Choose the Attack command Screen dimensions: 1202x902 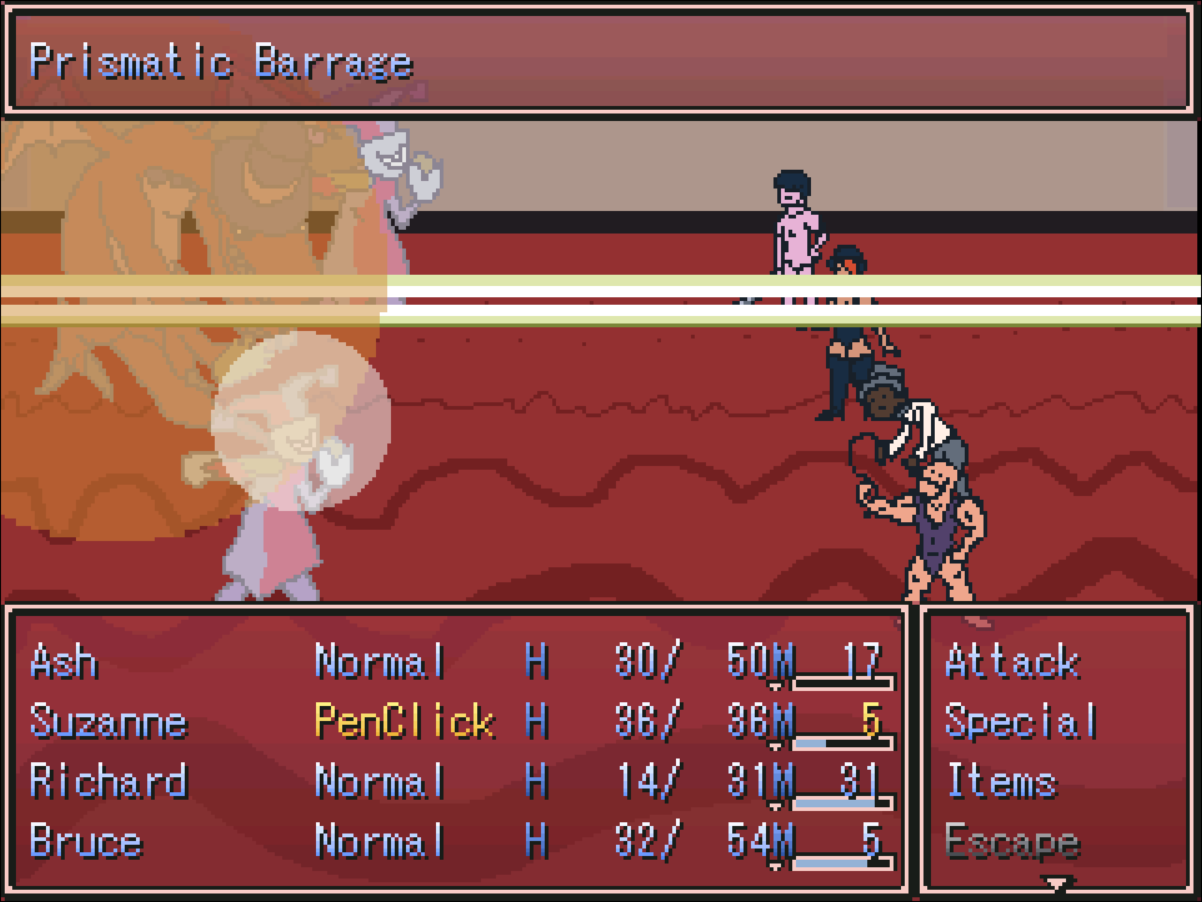point(1011,662)
